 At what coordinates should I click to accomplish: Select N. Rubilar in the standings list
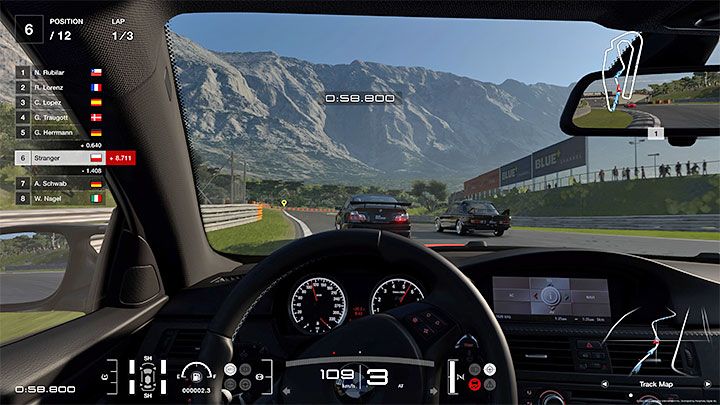click(x=60, y=72)
